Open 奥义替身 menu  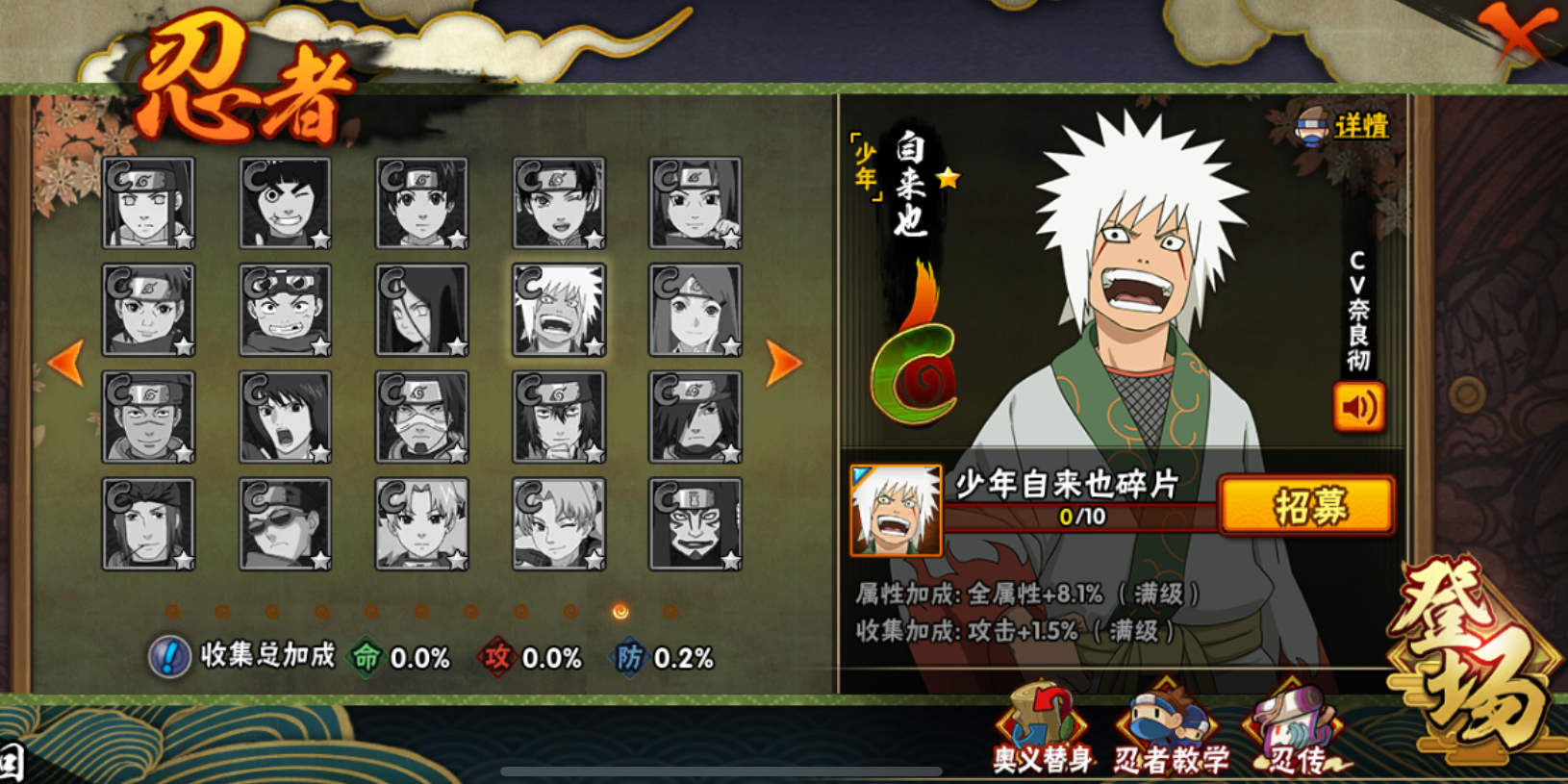(x=1042, y=731)
